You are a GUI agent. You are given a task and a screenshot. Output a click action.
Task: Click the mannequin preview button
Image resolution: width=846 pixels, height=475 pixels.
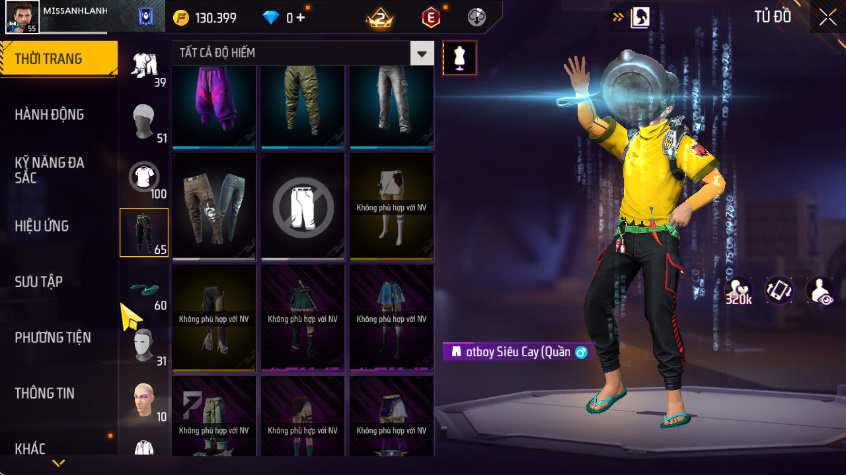[459, 56]
